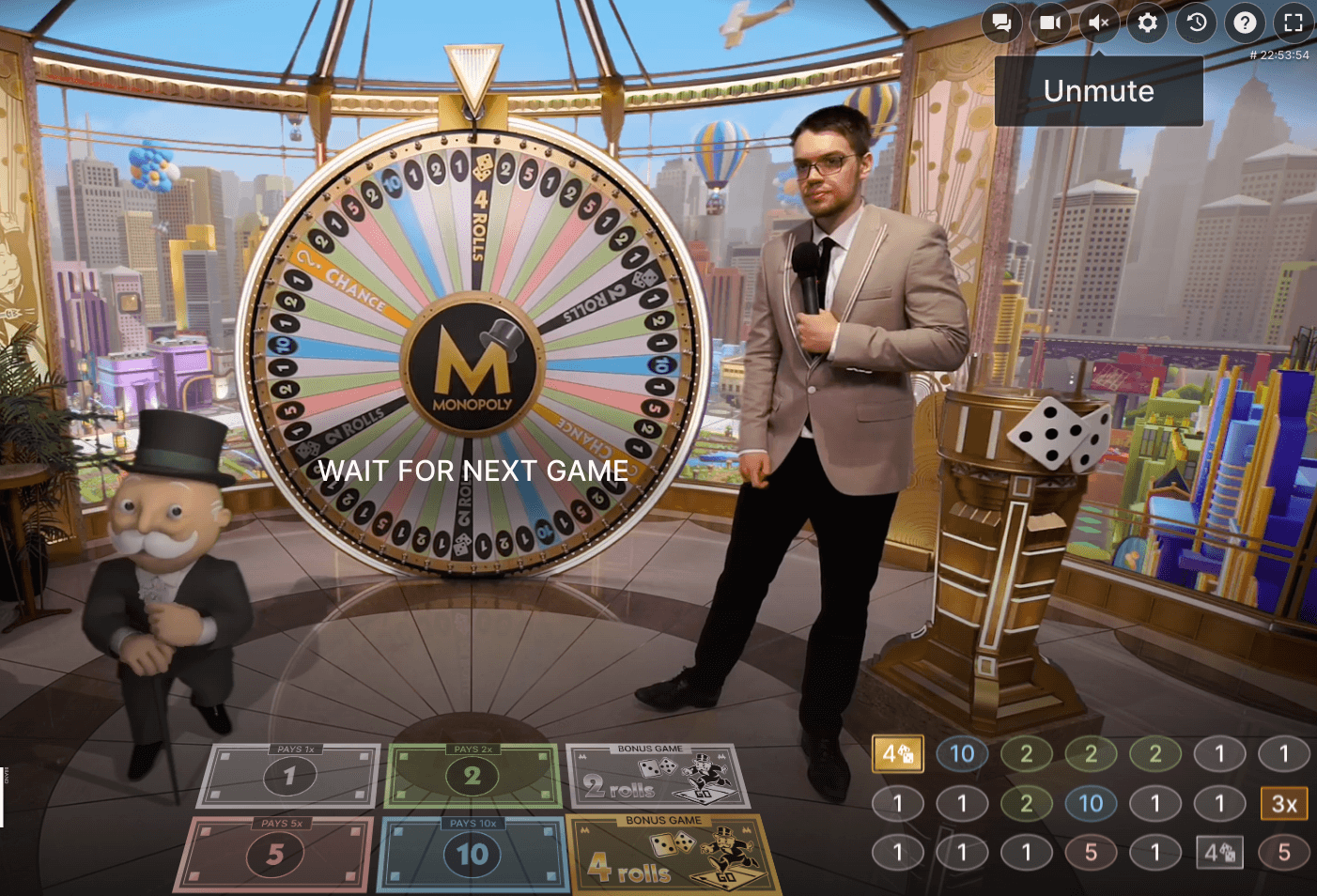
Task: Click the game timestamp display
Action: tap(1279, 55)
